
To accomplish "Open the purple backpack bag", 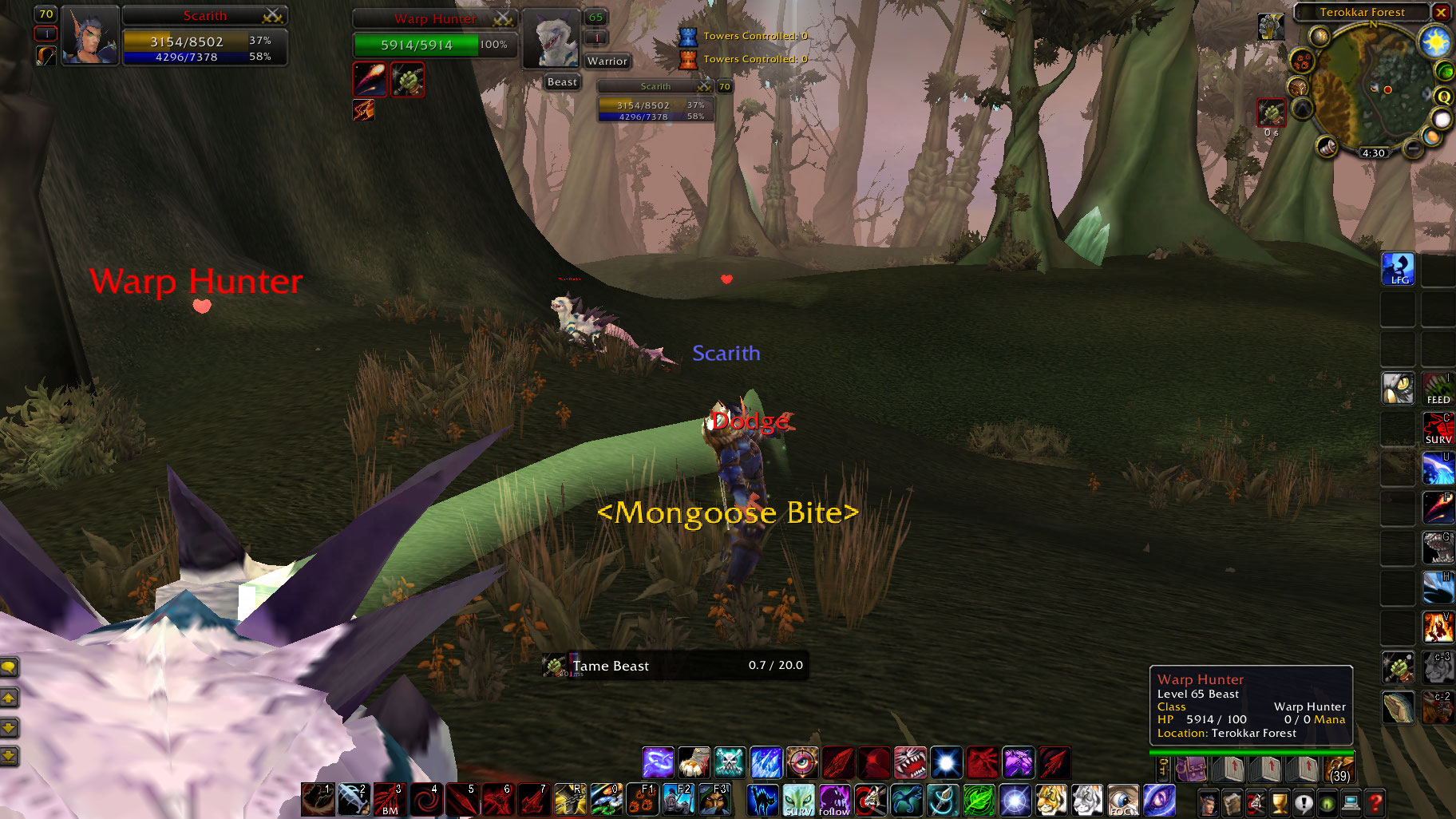I will pyautogui.click(x=1192, y=769).
